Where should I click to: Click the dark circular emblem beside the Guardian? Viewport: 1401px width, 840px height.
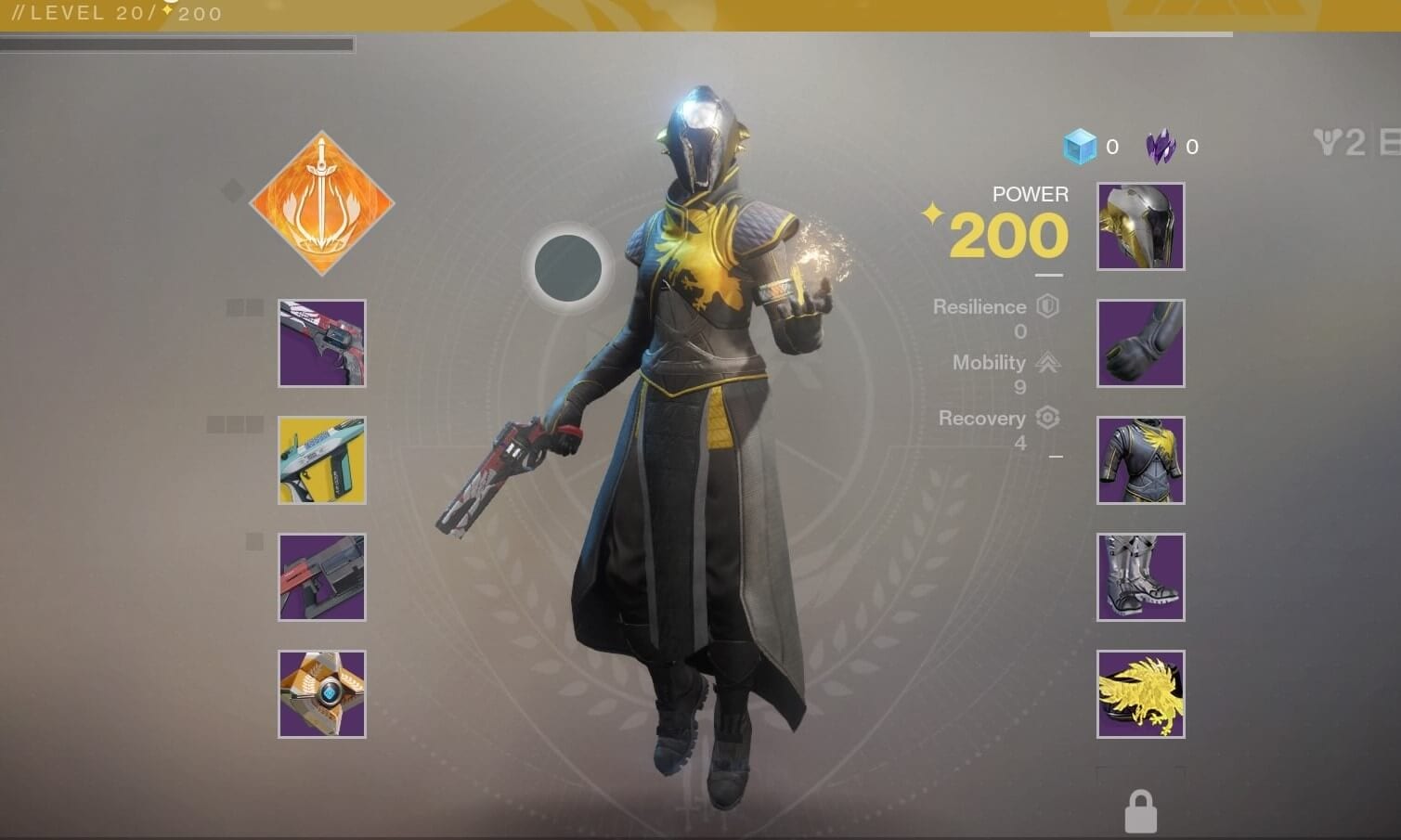click(x=569, y=266)
